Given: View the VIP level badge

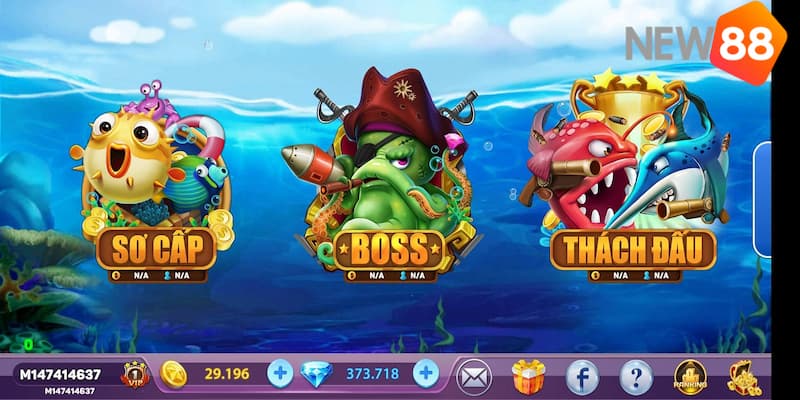Looking at the screenshot, I should point(134,375).
